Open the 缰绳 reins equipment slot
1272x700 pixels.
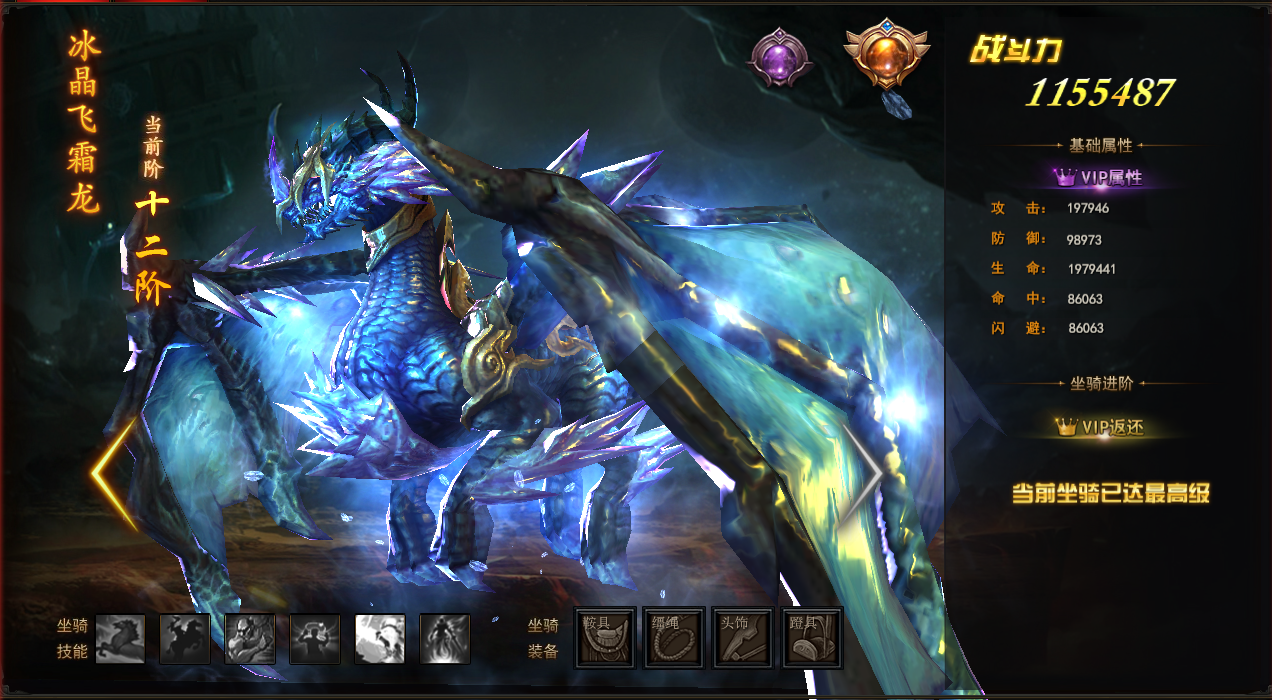coord(674,637)
